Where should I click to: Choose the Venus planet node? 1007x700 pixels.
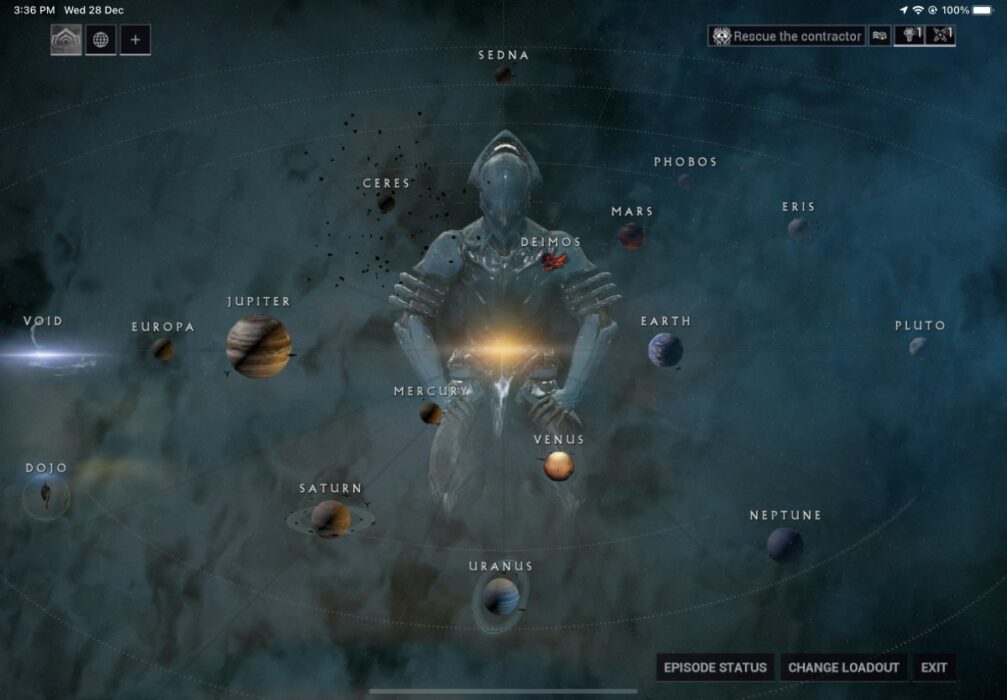coord(558,465)
